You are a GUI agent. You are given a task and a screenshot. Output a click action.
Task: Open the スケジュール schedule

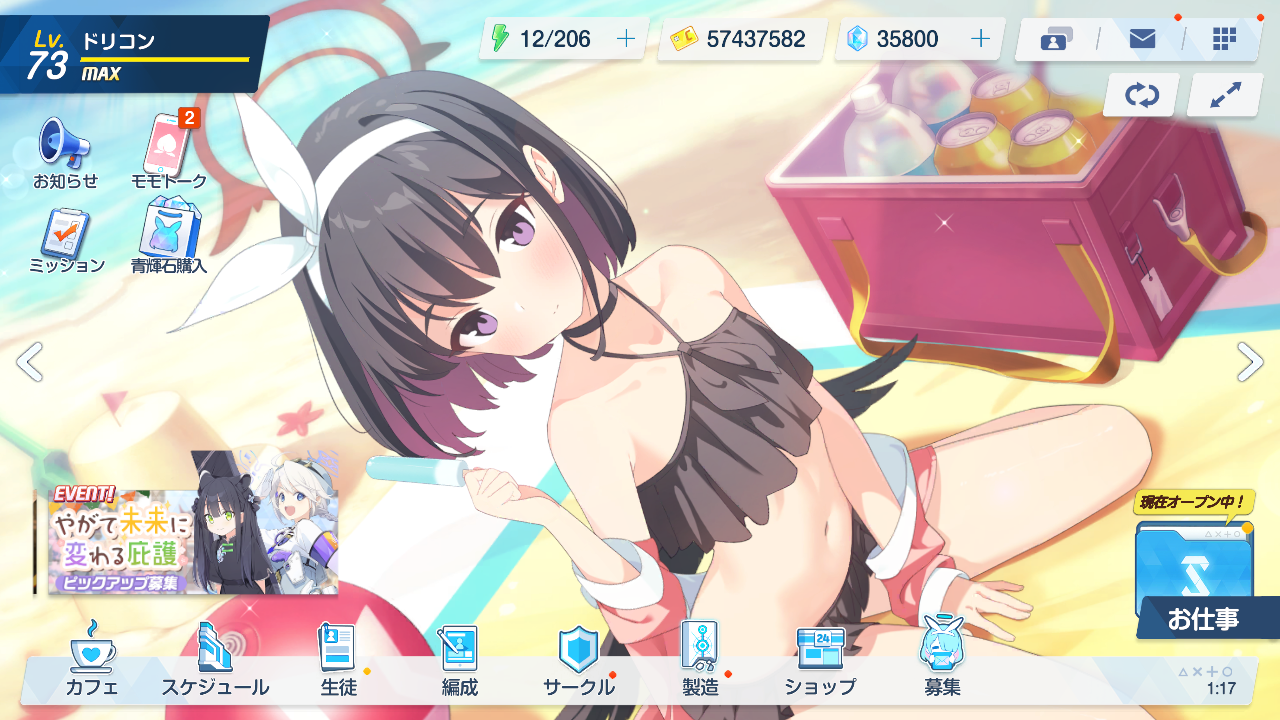[x=215, y=660]
